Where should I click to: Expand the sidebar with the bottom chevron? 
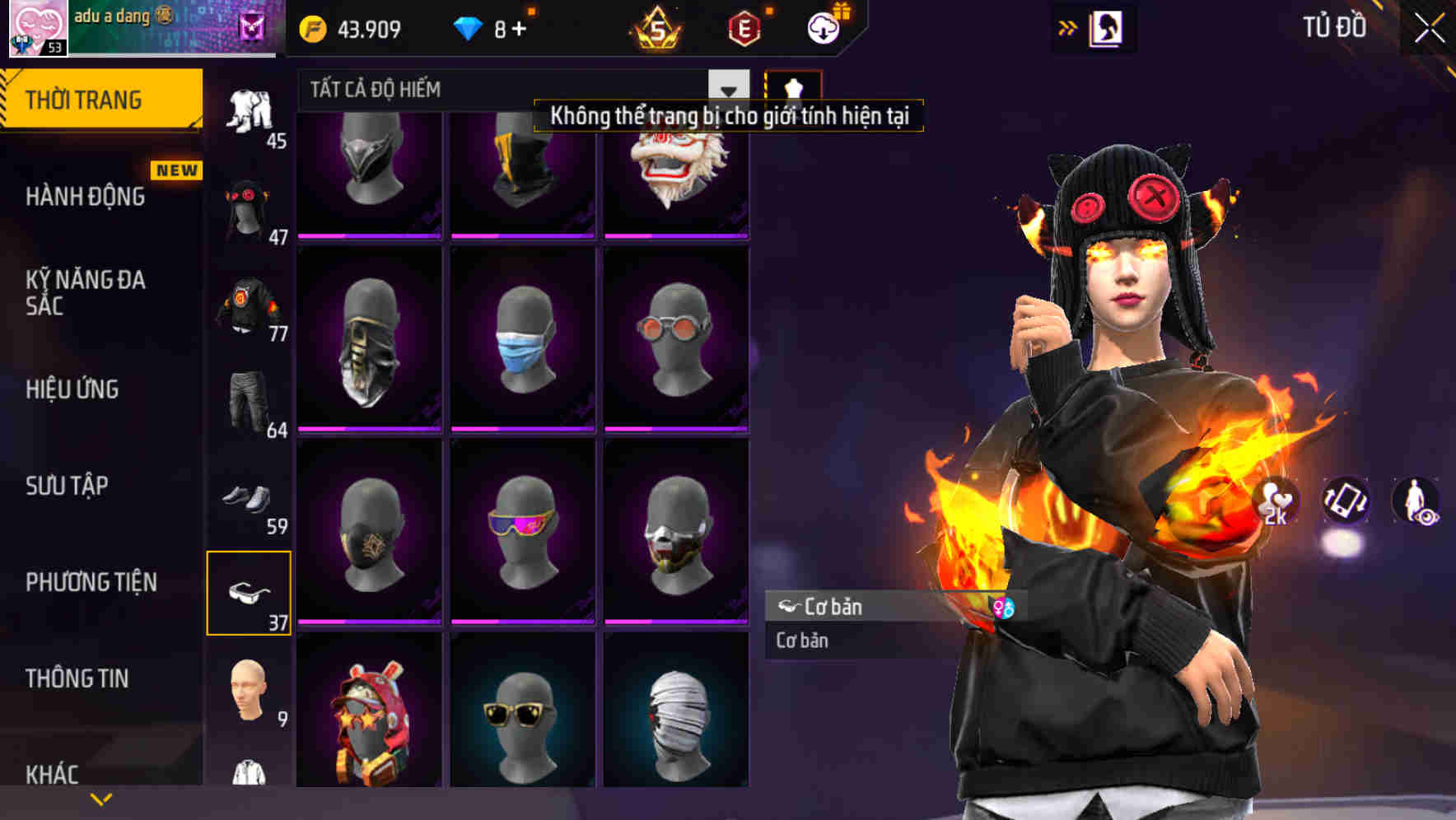(x=99, y=800)
